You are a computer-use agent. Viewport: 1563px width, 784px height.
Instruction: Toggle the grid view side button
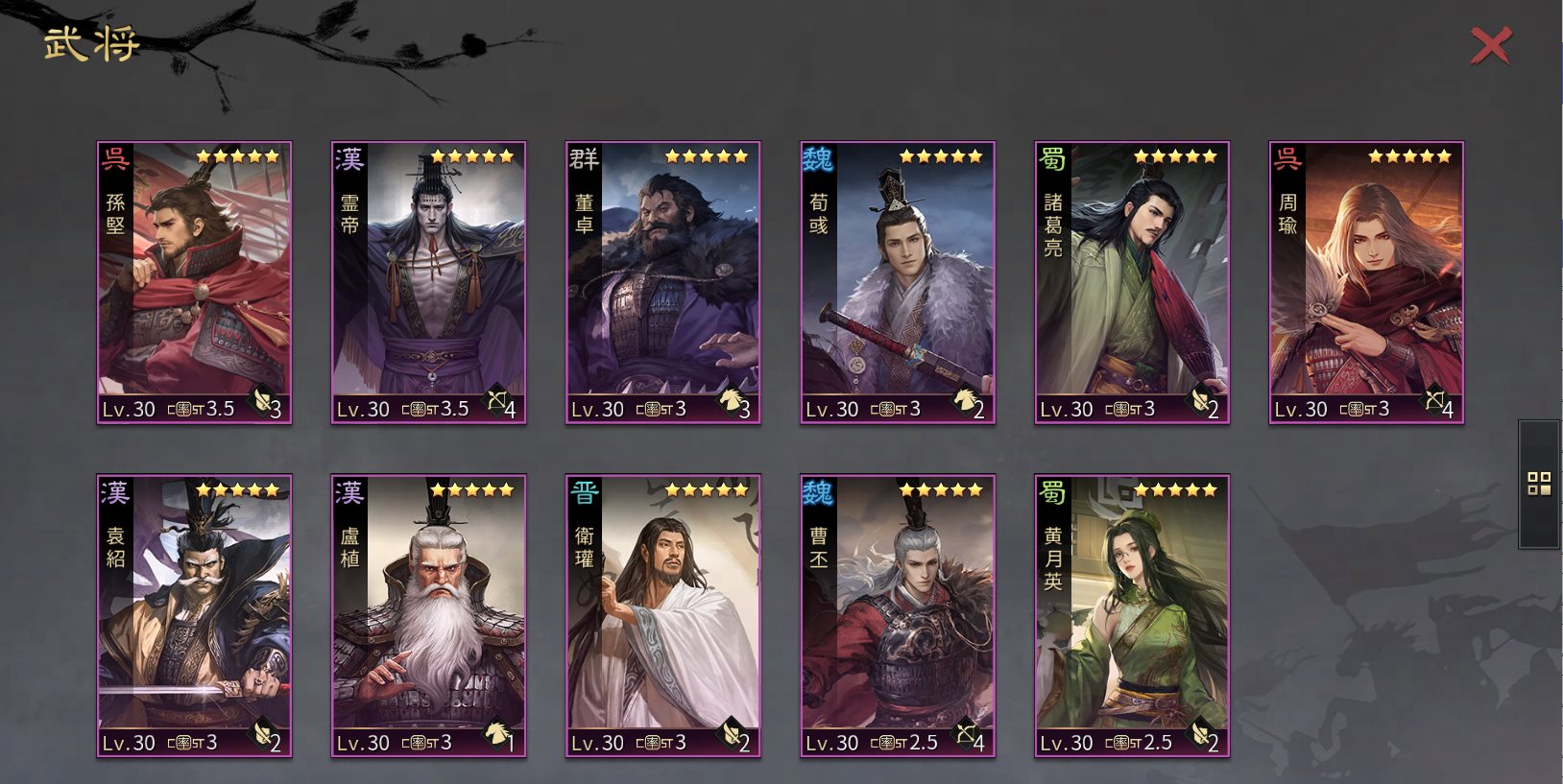point(1539,484)
